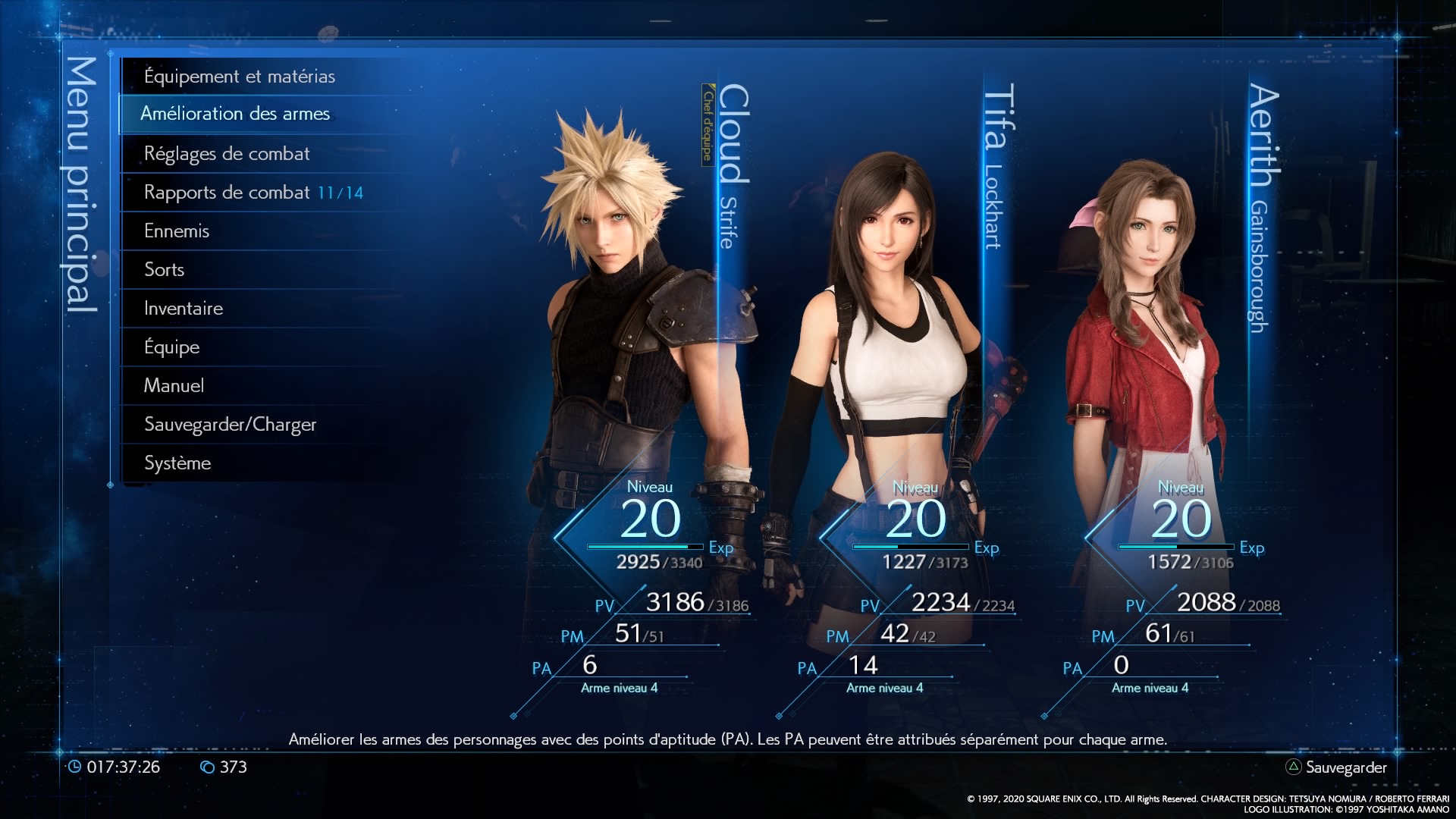The height and width of the screenshot is (819, 1456).
Task: Select Amélioration des armes entry
Action: [235, 114]
